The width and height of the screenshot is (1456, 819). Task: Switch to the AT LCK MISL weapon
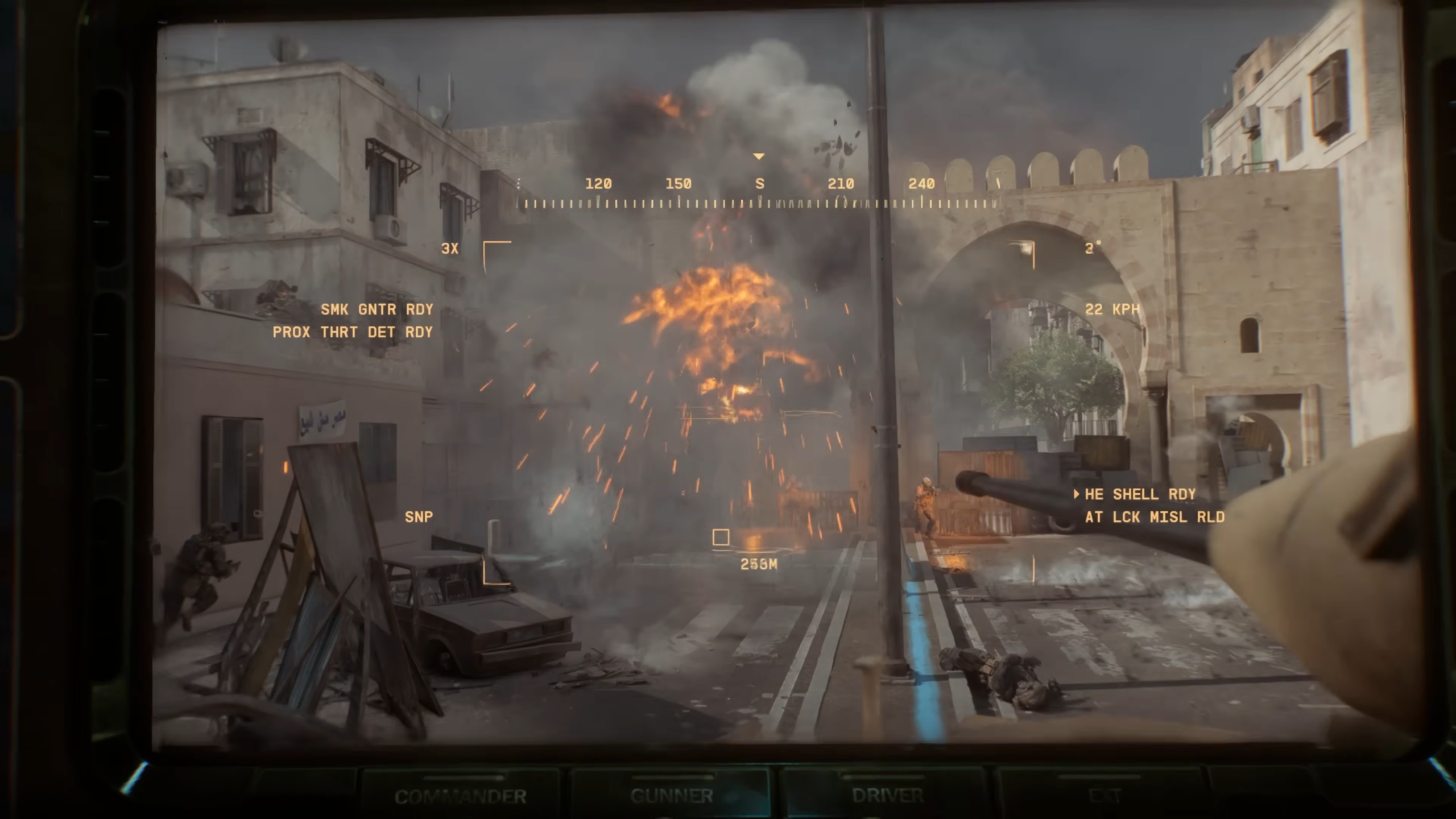[x=1155, y=517]
